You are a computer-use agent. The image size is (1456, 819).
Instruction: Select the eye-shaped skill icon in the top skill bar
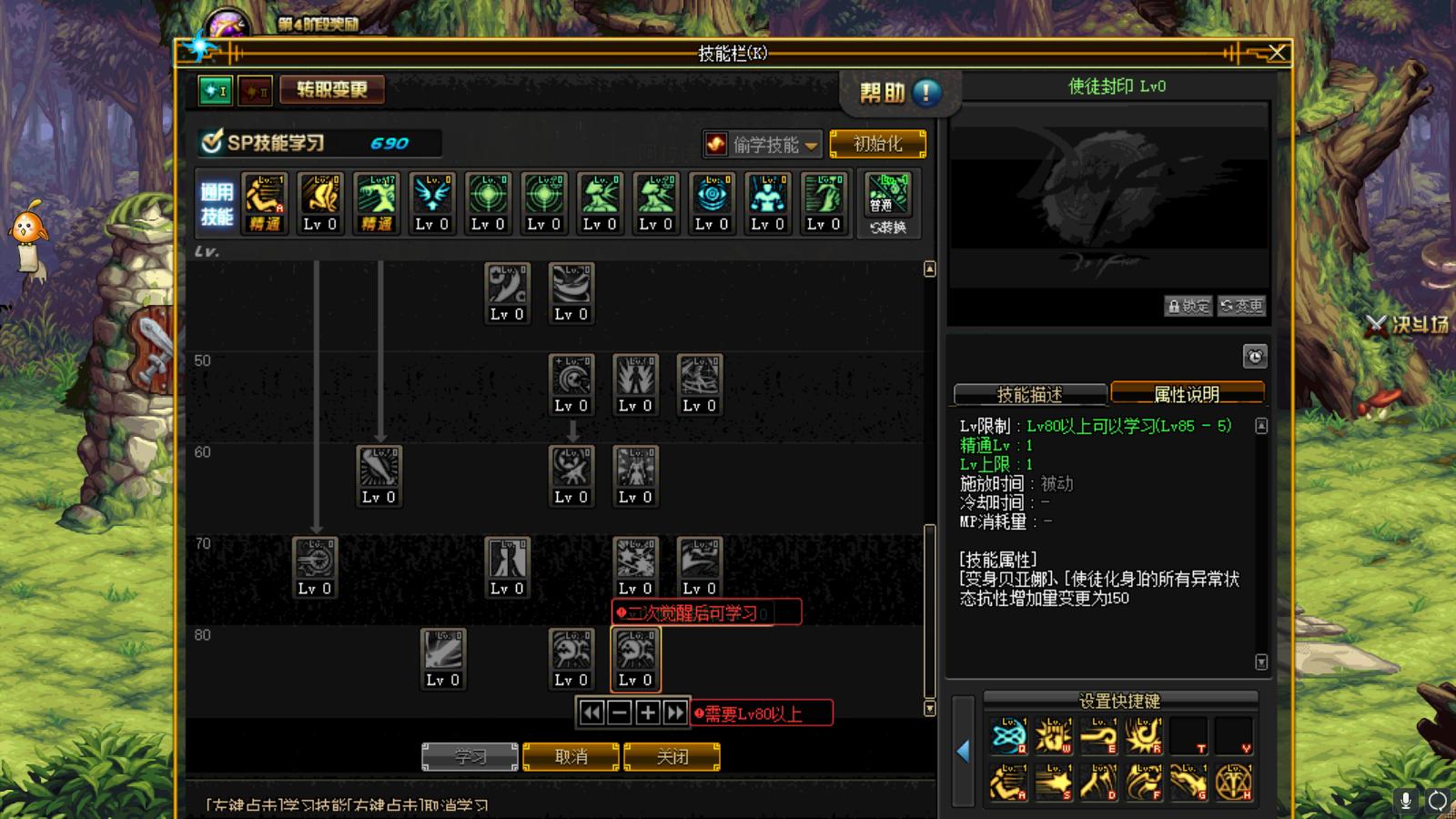click(712, 202)
